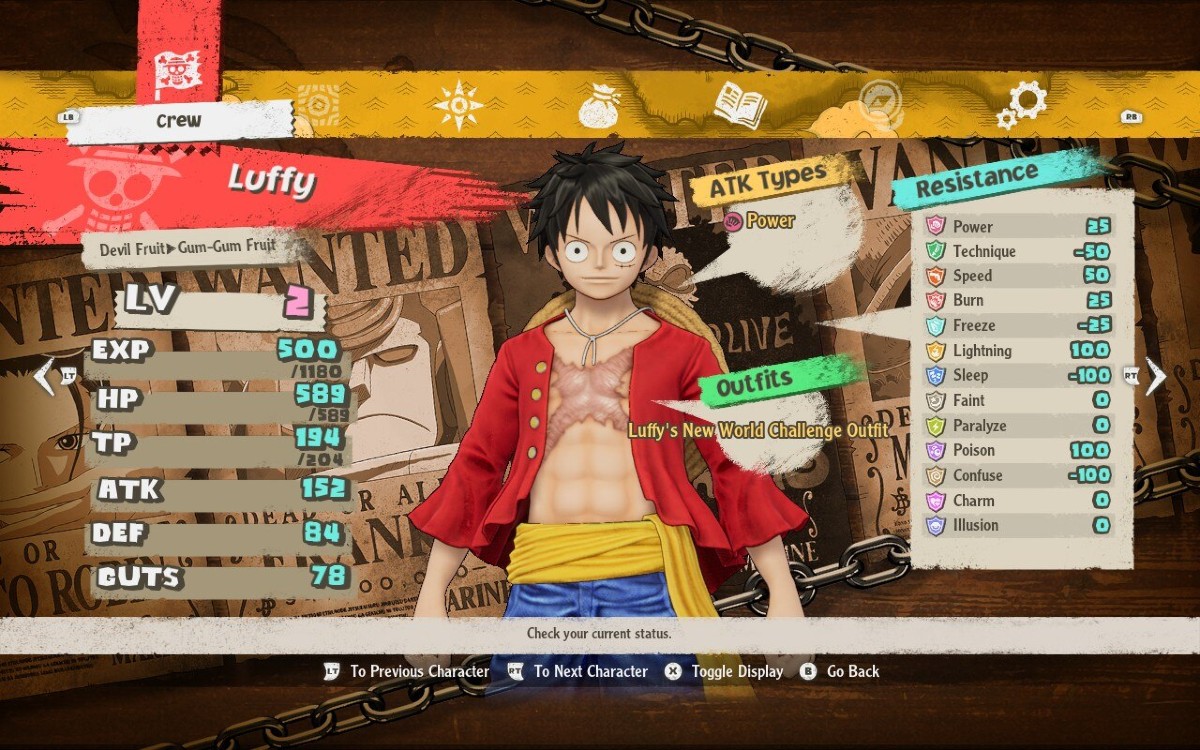
Task: Open the faded circular tab before the gears
Action: point(881,104)
